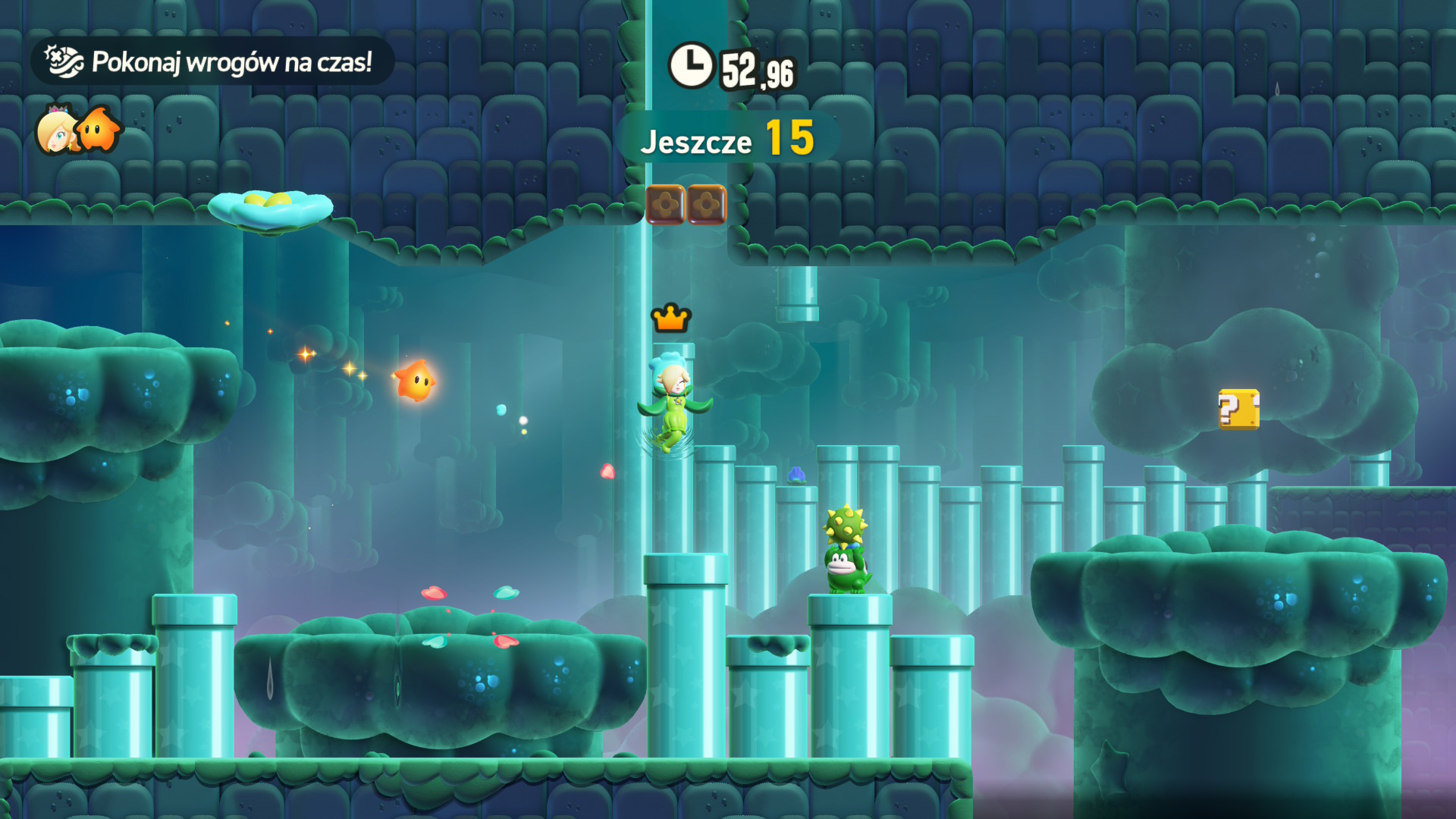Select the "Pokonaj wrogów na czas!" objective banner
1456x819 pixels.
coord(212,61)
